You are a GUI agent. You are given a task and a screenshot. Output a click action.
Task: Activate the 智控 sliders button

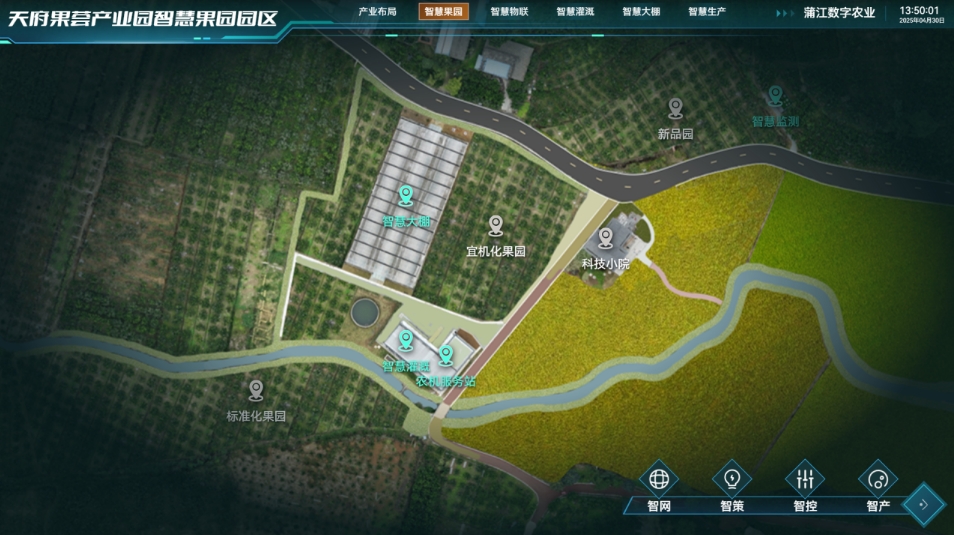click(805, 478)
